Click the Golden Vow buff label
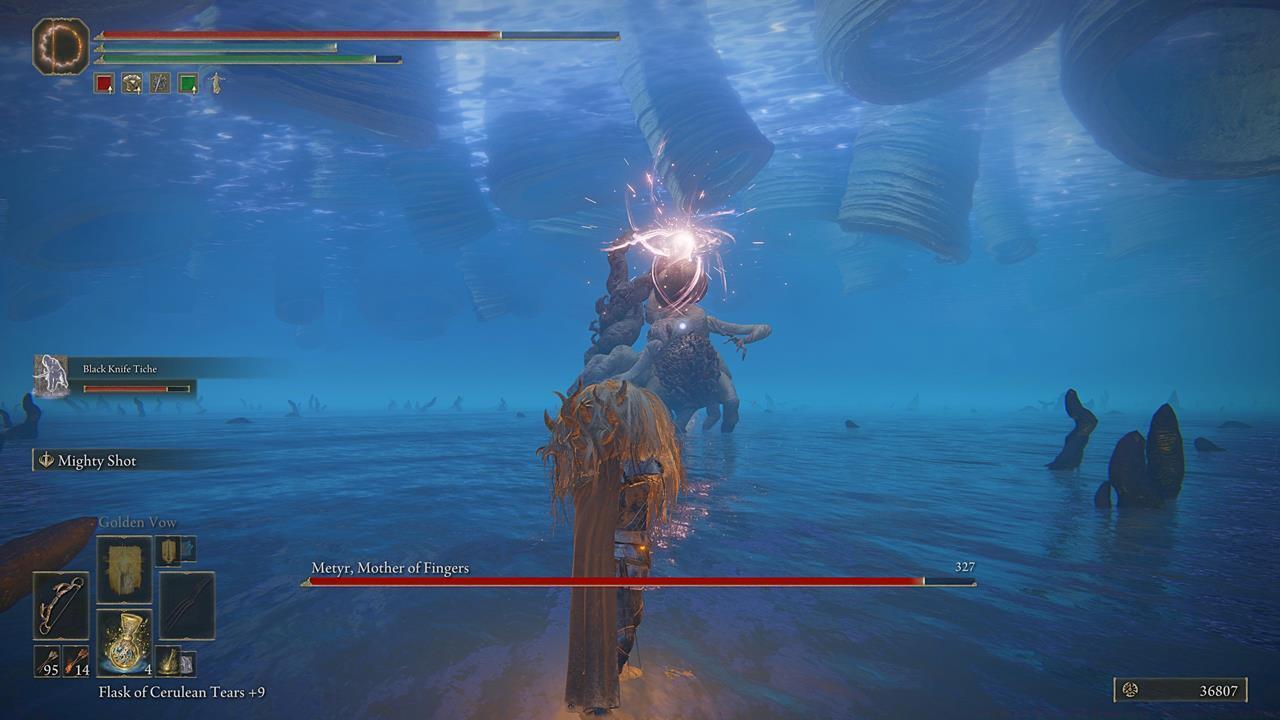The height and width of the screenshot is (720, 1280). tap(137, 521)
